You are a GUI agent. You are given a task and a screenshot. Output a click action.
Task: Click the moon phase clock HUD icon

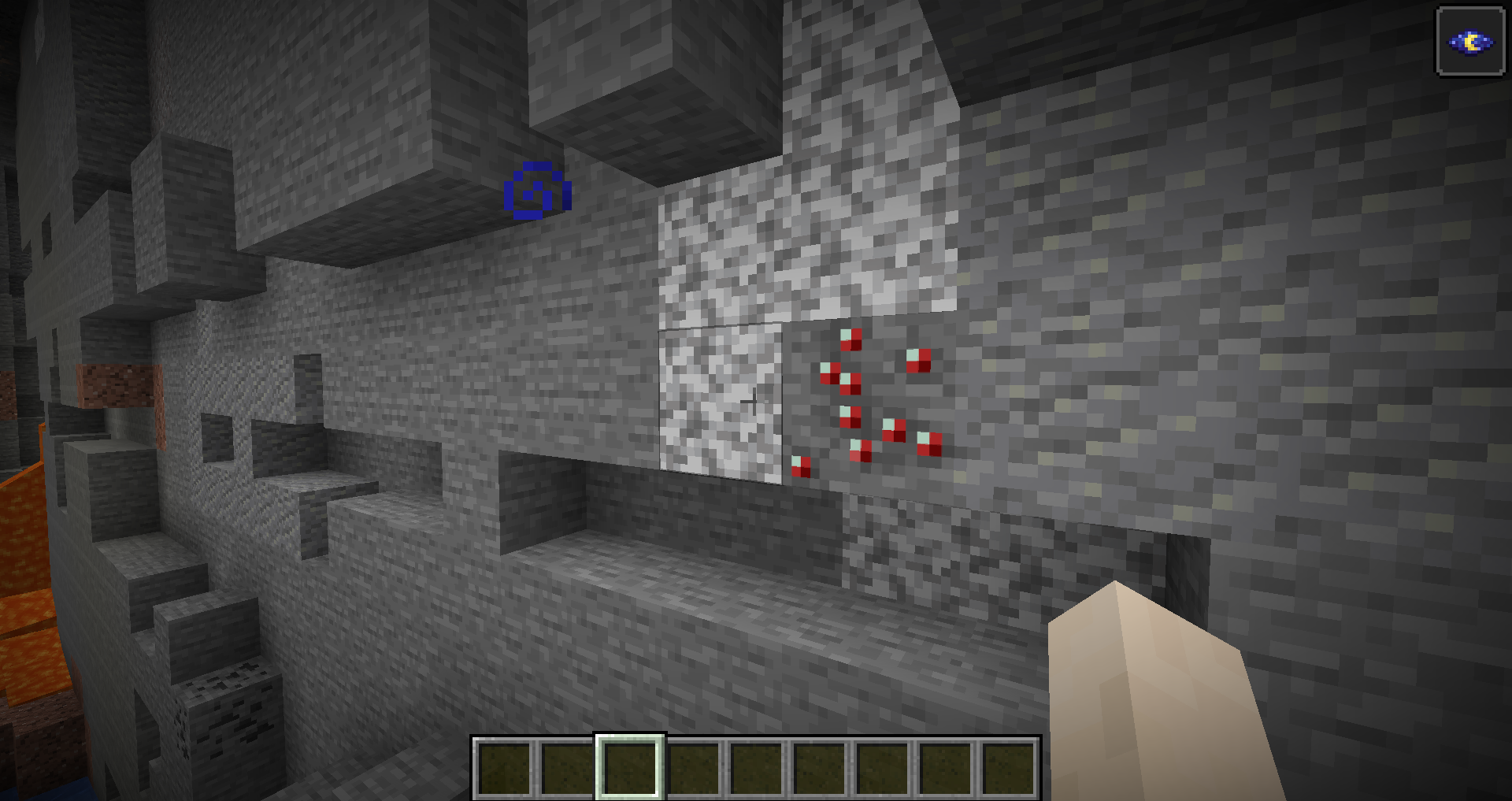1469,43
